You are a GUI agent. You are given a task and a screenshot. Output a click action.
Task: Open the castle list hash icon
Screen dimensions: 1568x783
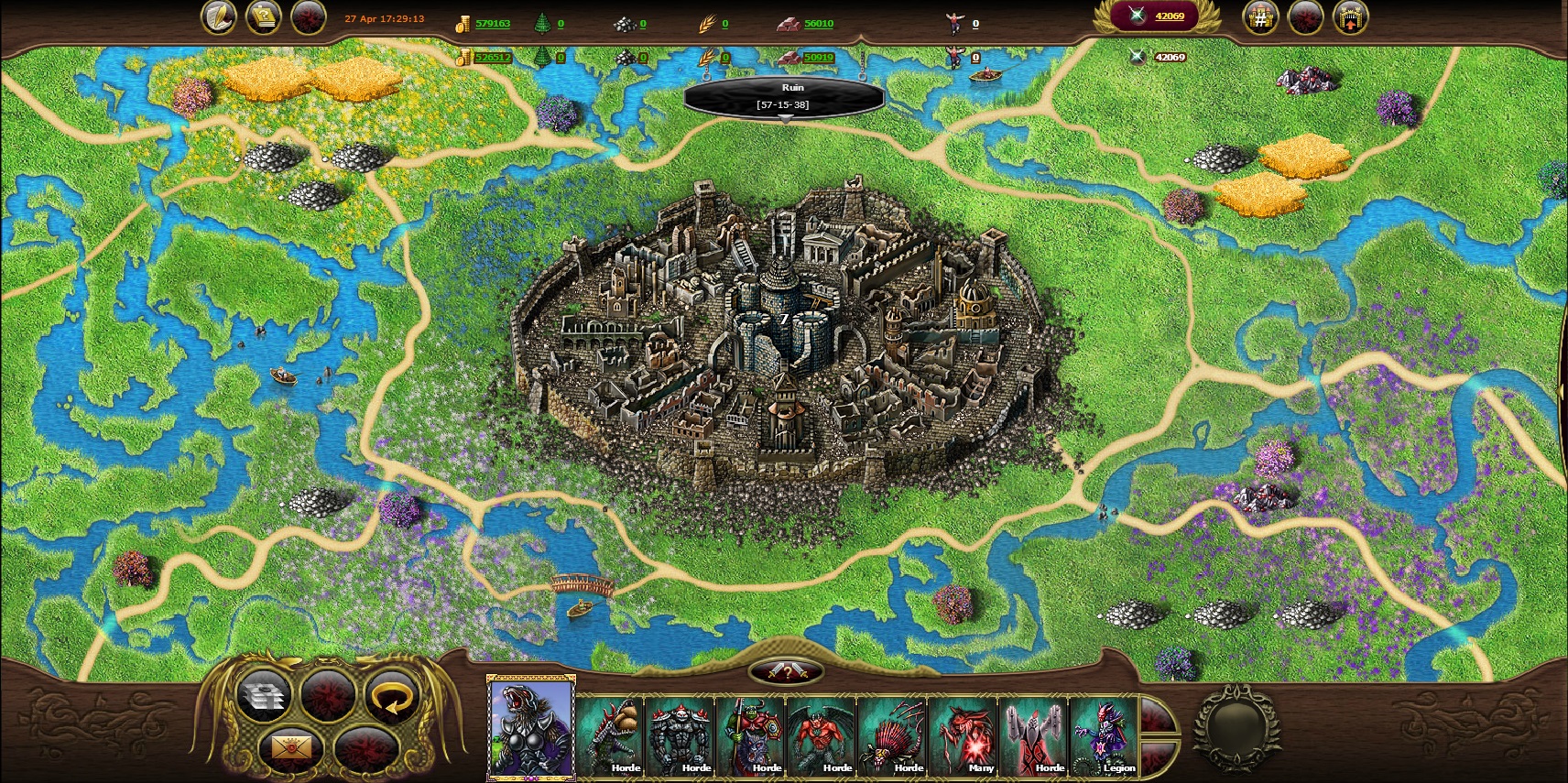click(x=1260, y=17)
